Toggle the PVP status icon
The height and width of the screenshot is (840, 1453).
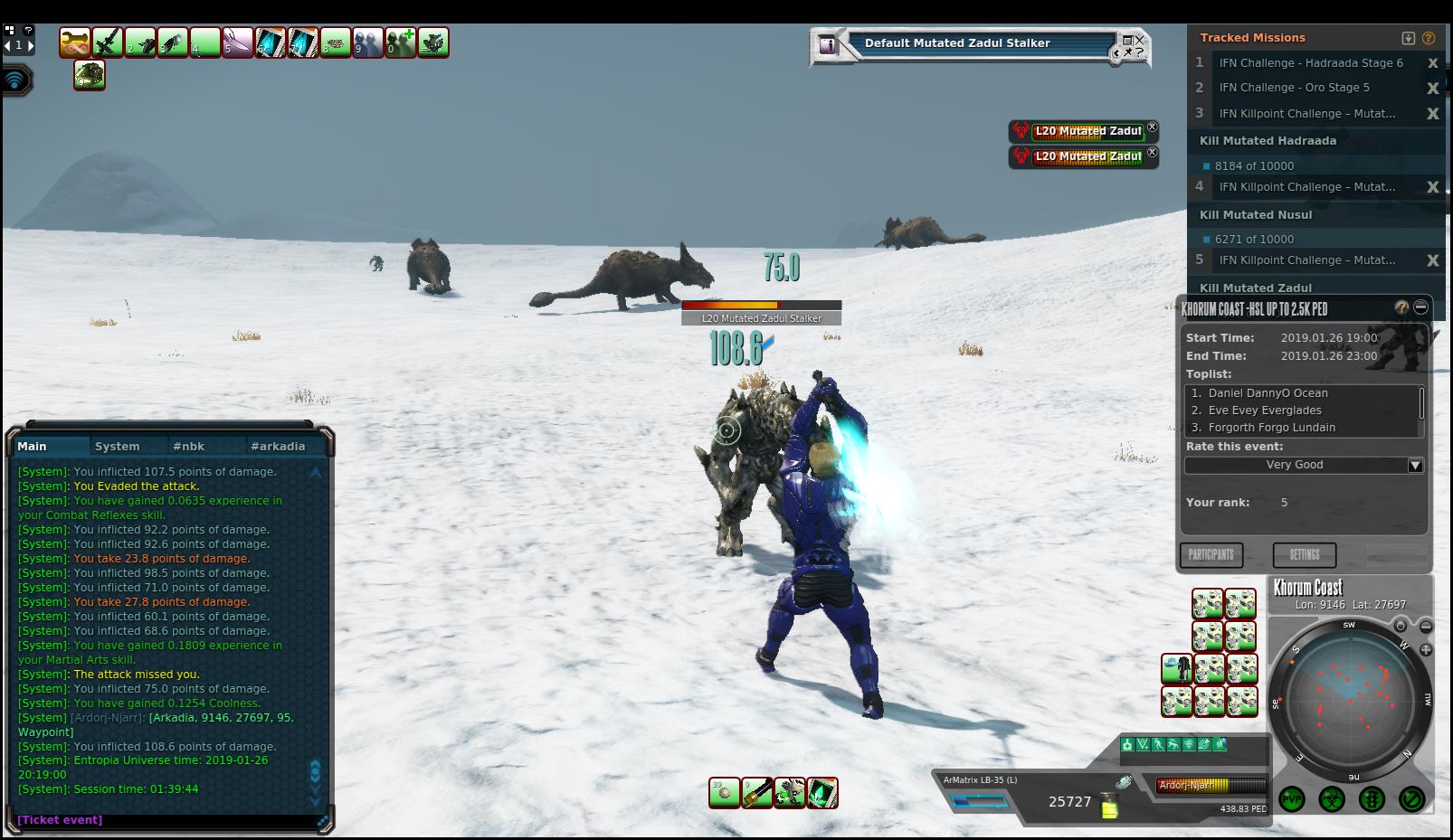point(1292,799)
